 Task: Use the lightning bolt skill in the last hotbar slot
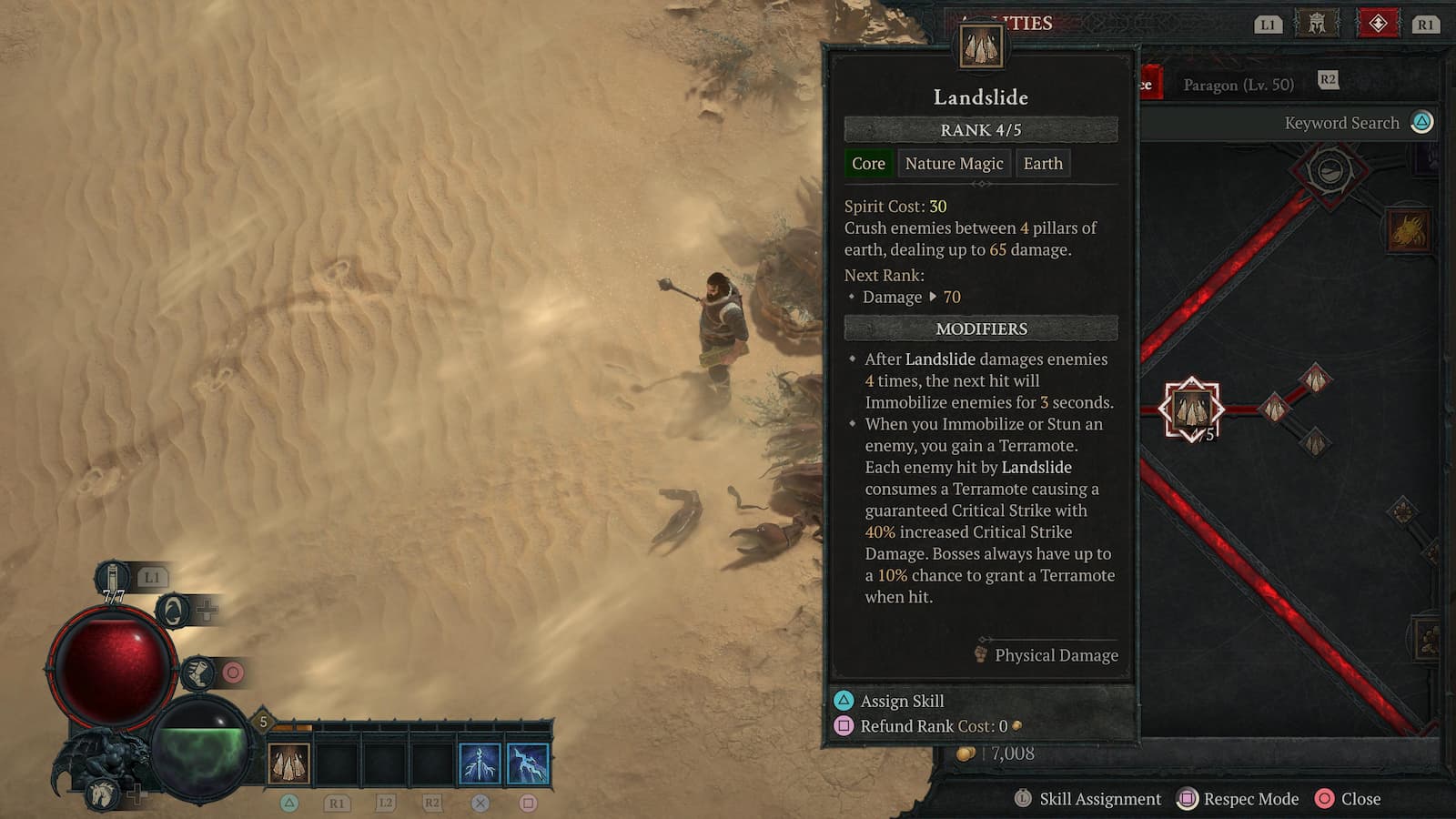pos(528,763)
